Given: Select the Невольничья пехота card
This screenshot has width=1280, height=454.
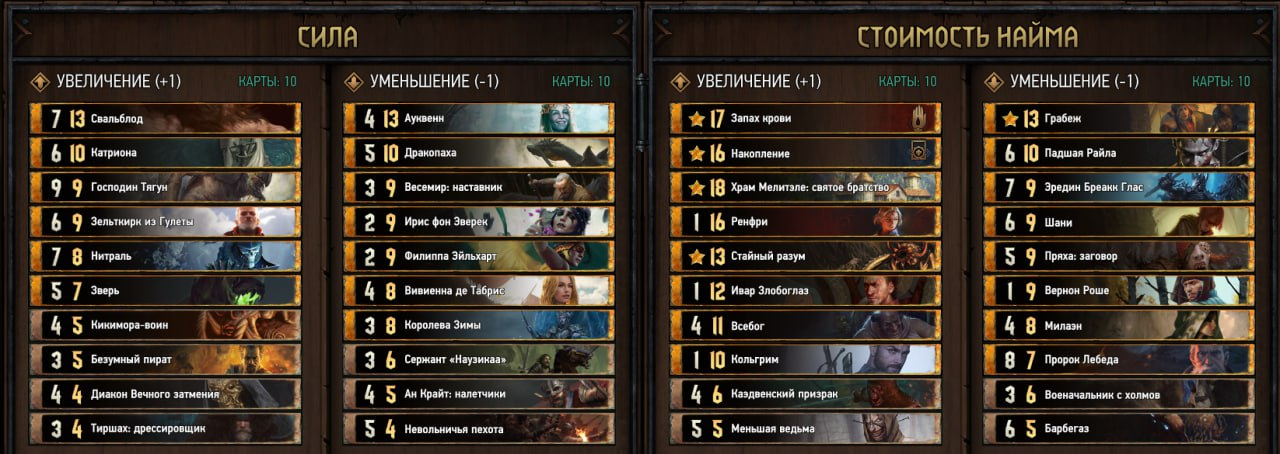Looking at the screenshot, I should pyautogui.click(x=479, y=429).
